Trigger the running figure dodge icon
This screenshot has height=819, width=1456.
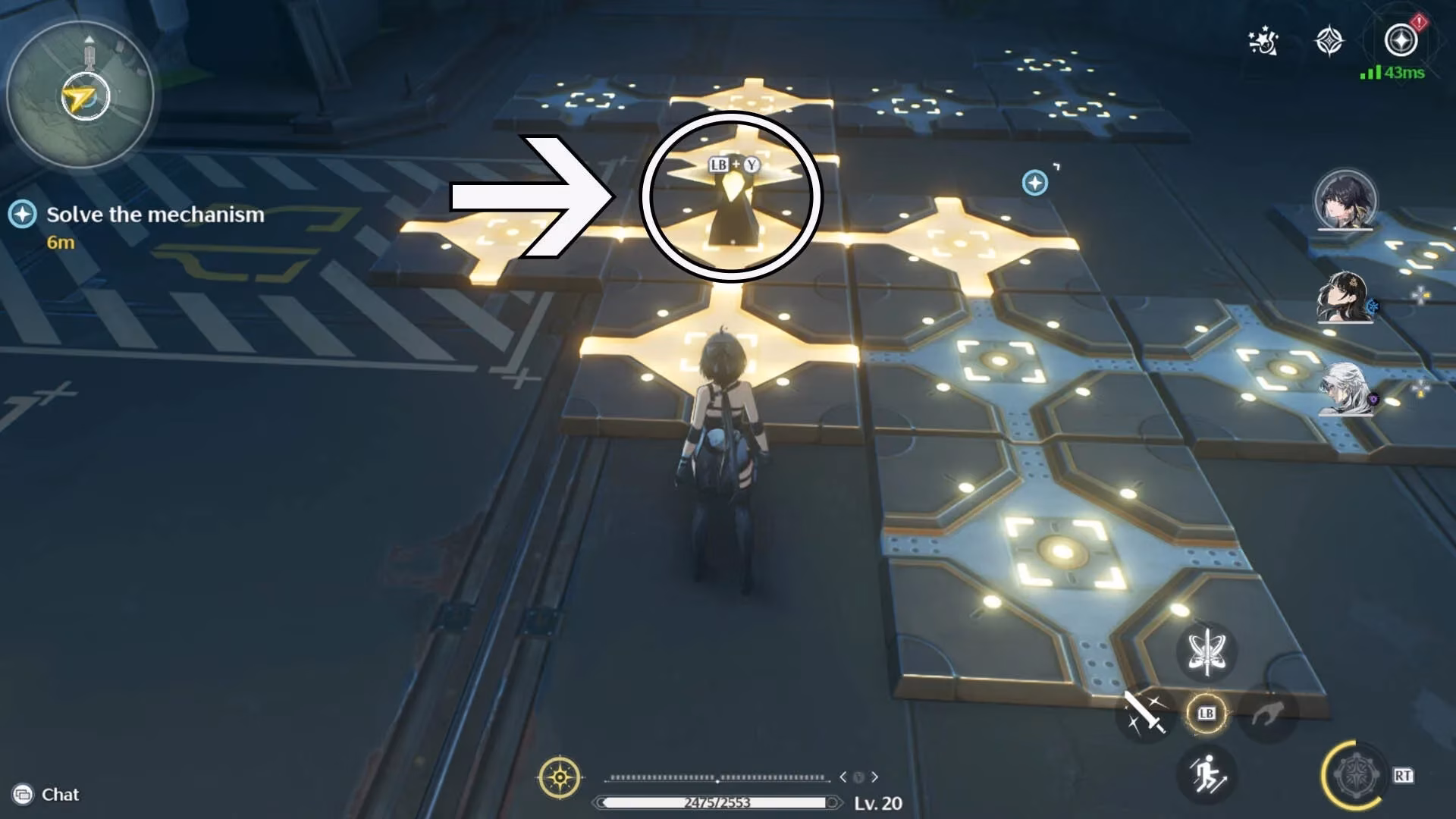(x=1207, y=775)
